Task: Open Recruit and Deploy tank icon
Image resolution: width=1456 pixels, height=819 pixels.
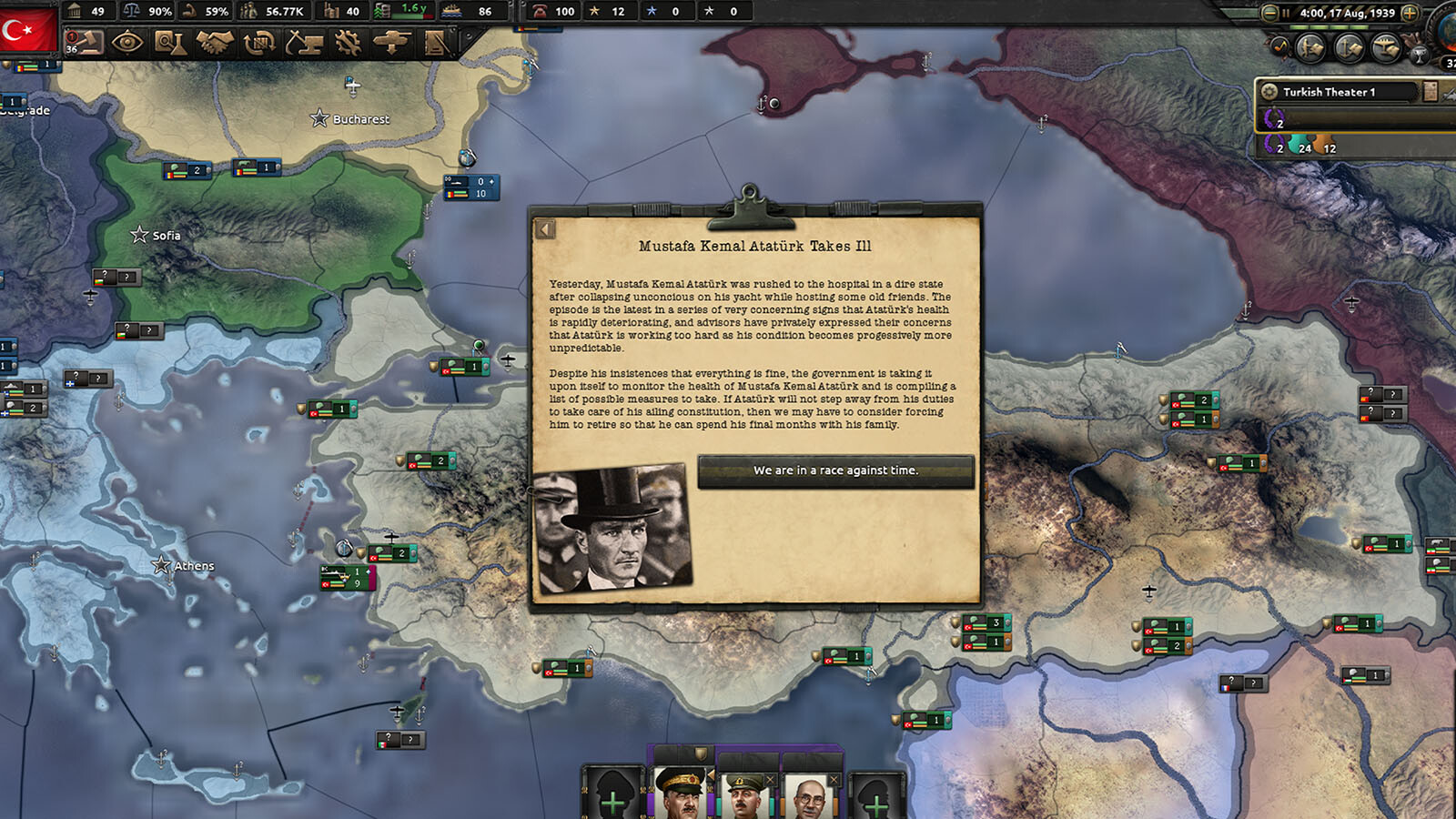Action: click(390, 43)
